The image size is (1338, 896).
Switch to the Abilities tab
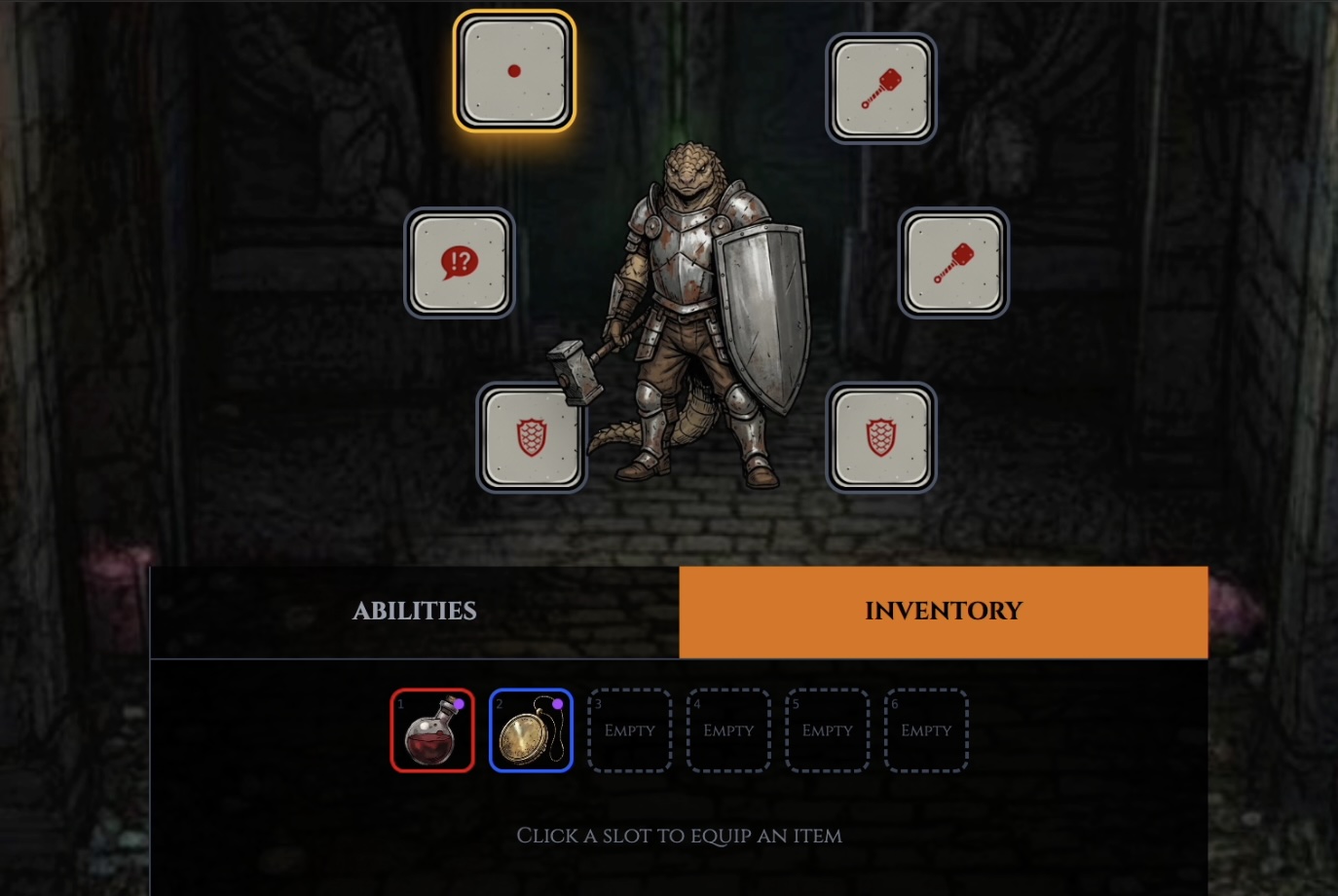click(413, 611)
